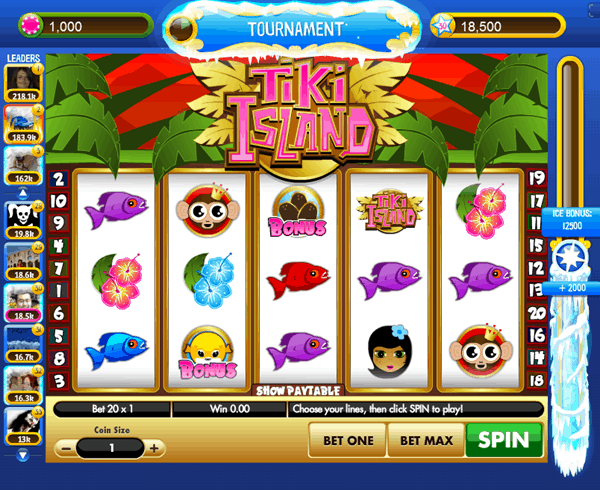Choose payline number 18 on right
This screenshot has height=490, width=600.
537,380
